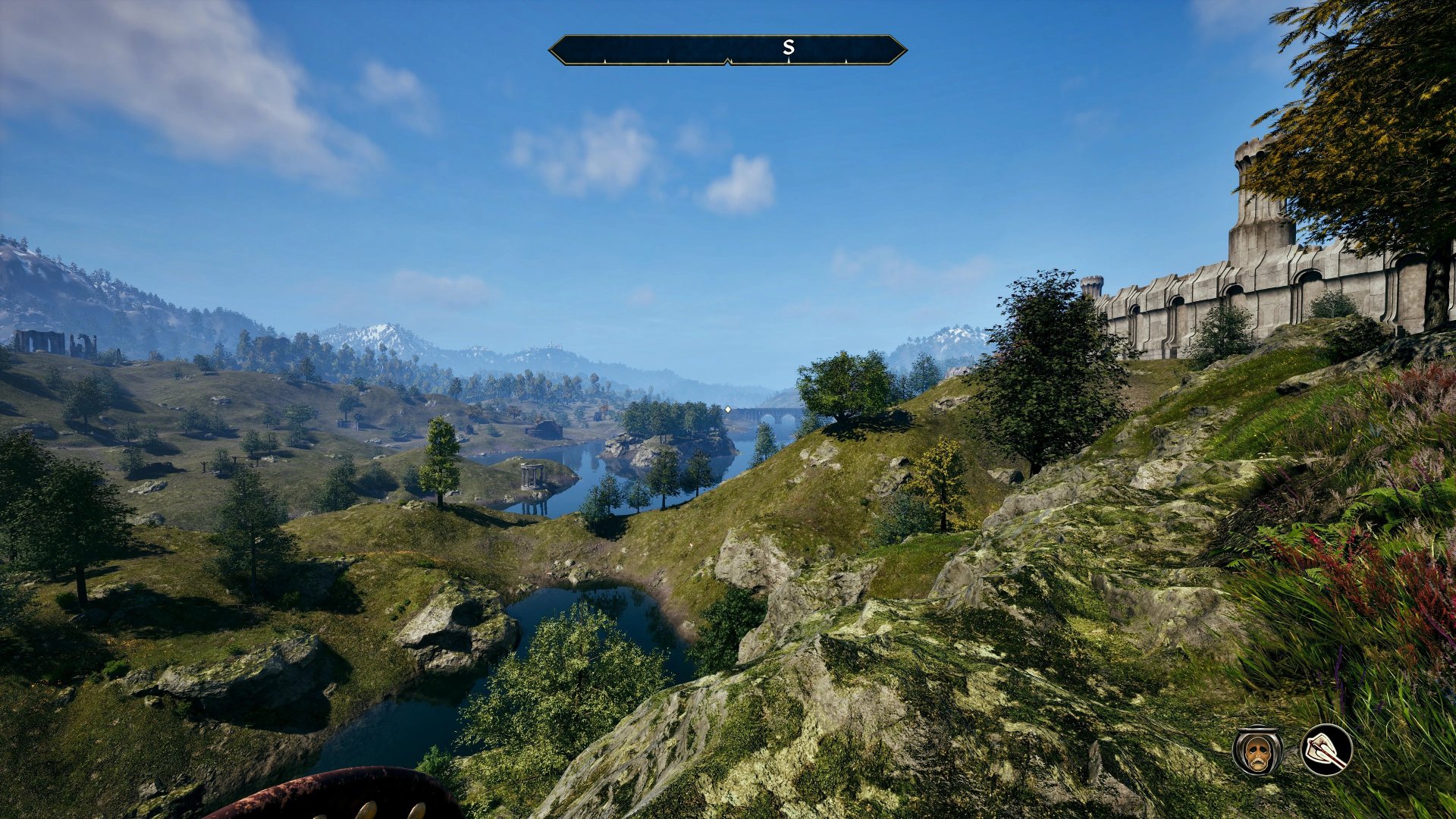Click the white diamond waypoint marker
The height and width of the screenshot is (819, 1456).
(728, 409)
